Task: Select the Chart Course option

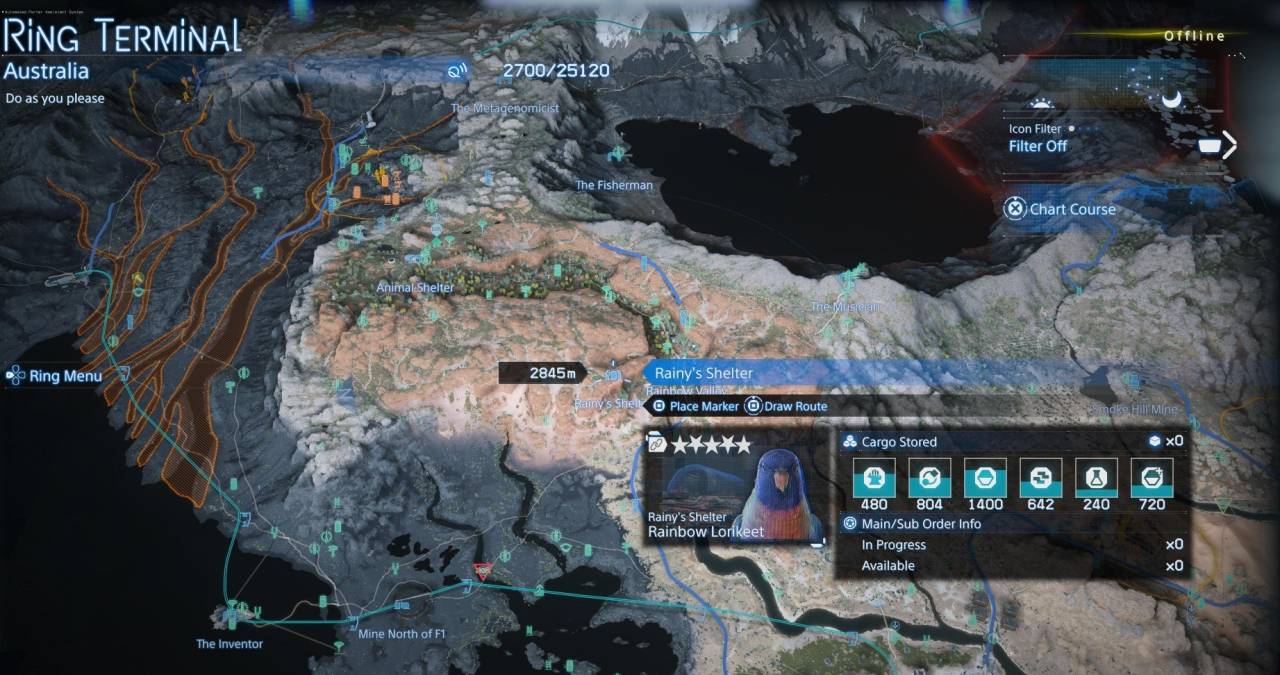Action: click(1061, 209)
